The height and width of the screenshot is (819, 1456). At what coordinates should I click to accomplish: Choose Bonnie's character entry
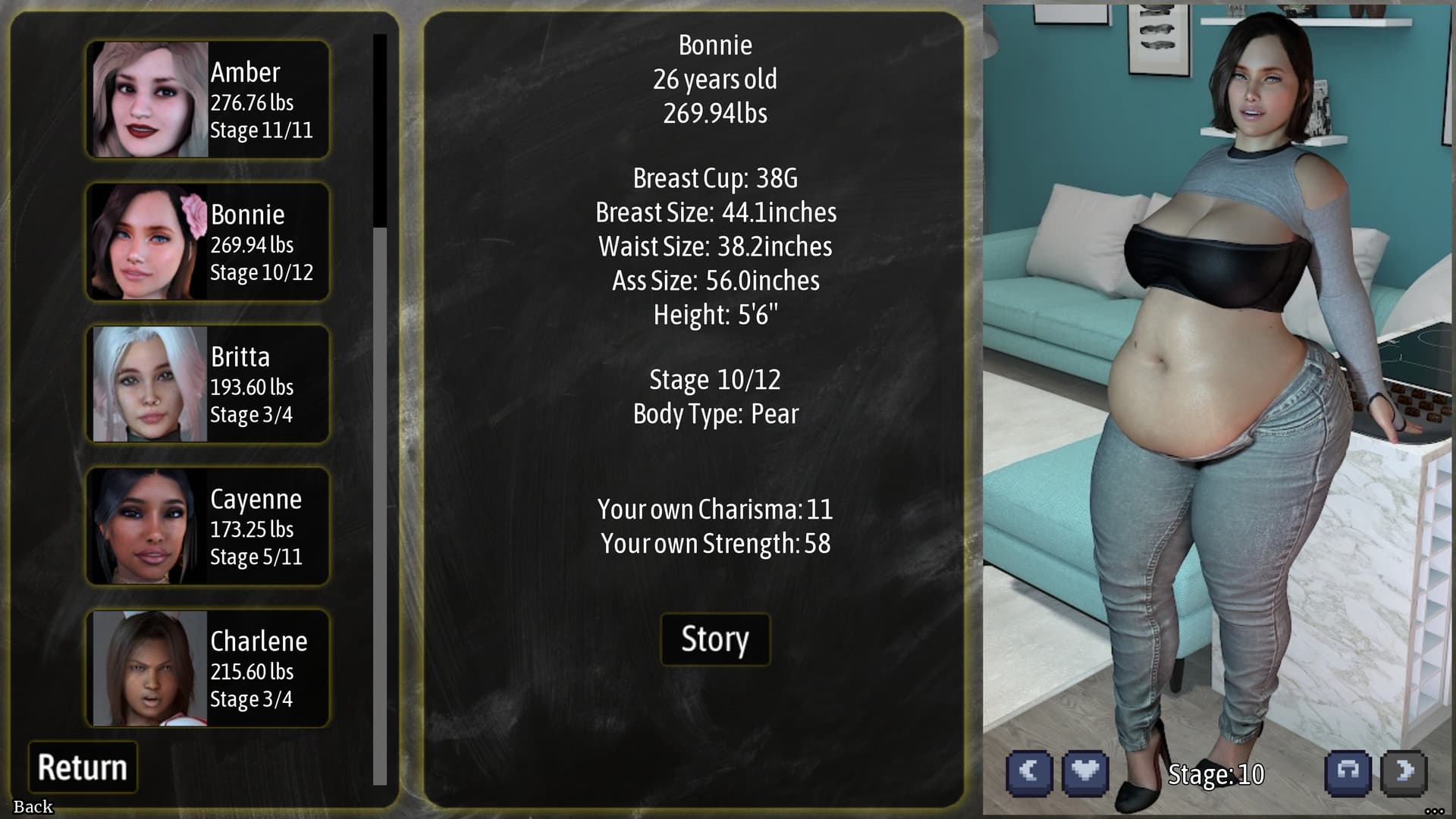click(207, 242)
